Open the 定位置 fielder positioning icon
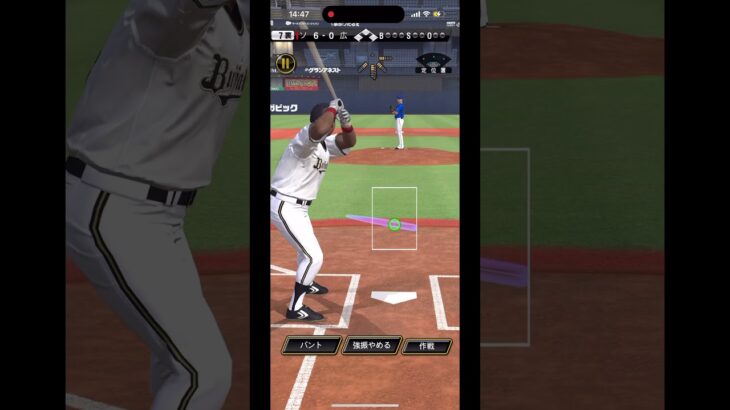Image resolution: width=730 pixels, height=410 pixels. (433, 64)
